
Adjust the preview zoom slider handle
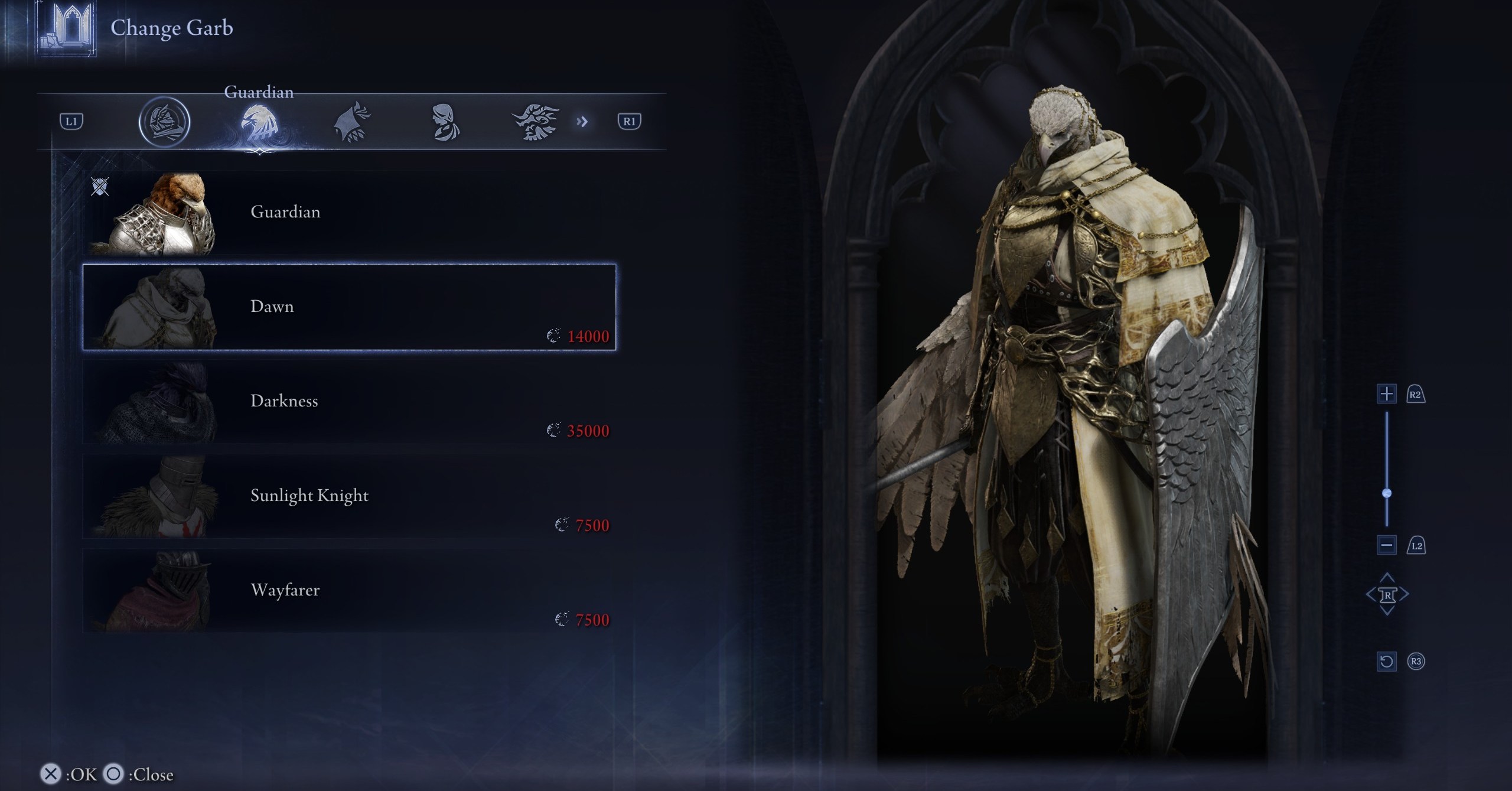pyautogui.click(x=1387, y=493)
